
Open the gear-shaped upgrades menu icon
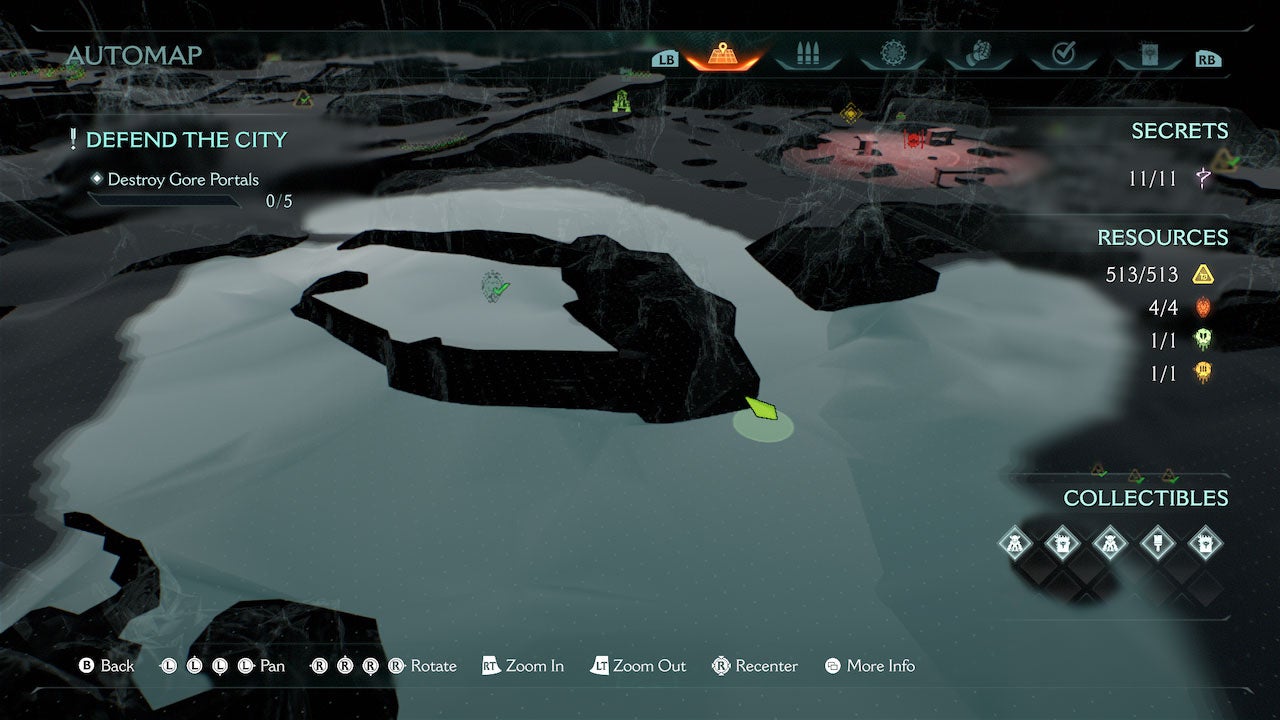pyautogui.click(x=893, y=55)
